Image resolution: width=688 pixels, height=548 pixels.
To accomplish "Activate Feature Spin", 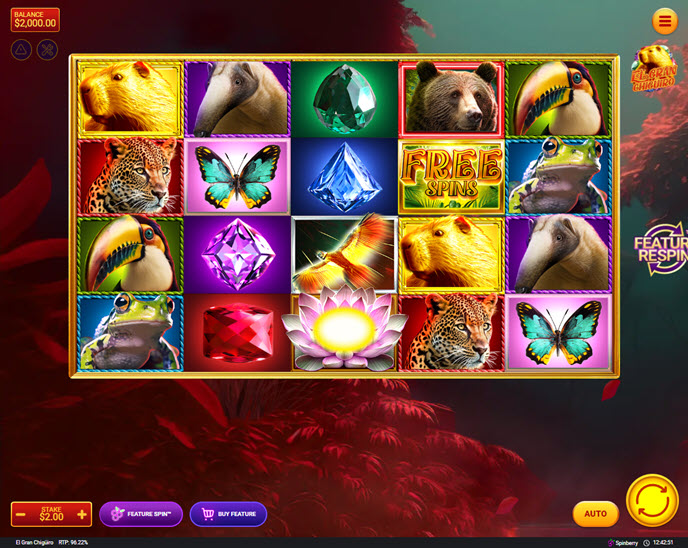I will (x=141, y=514).
